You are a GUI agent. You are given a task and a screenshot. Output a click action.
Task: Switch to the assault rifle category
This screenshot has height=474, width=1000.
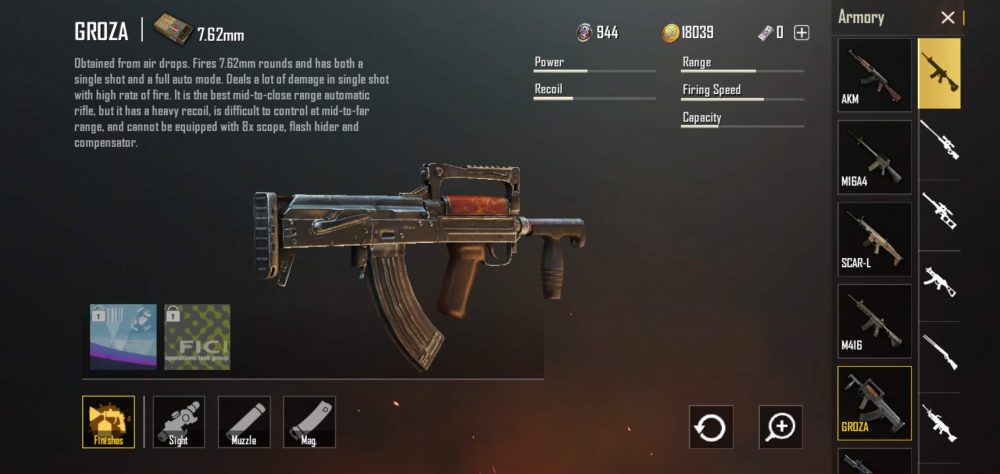coord(939,73)
